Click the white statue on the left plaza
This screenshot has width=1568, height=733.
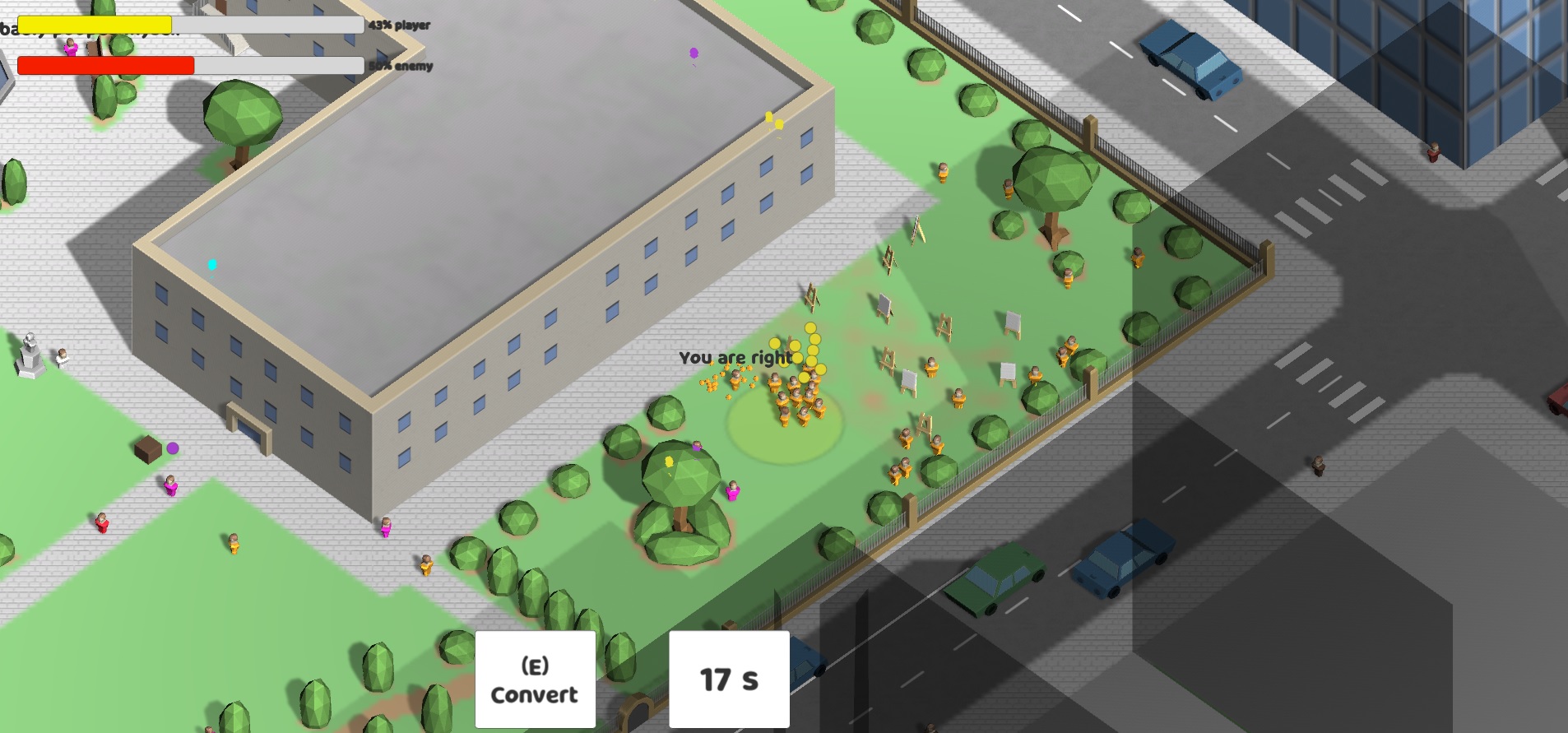pyautogui.click(x=30, y=354)
